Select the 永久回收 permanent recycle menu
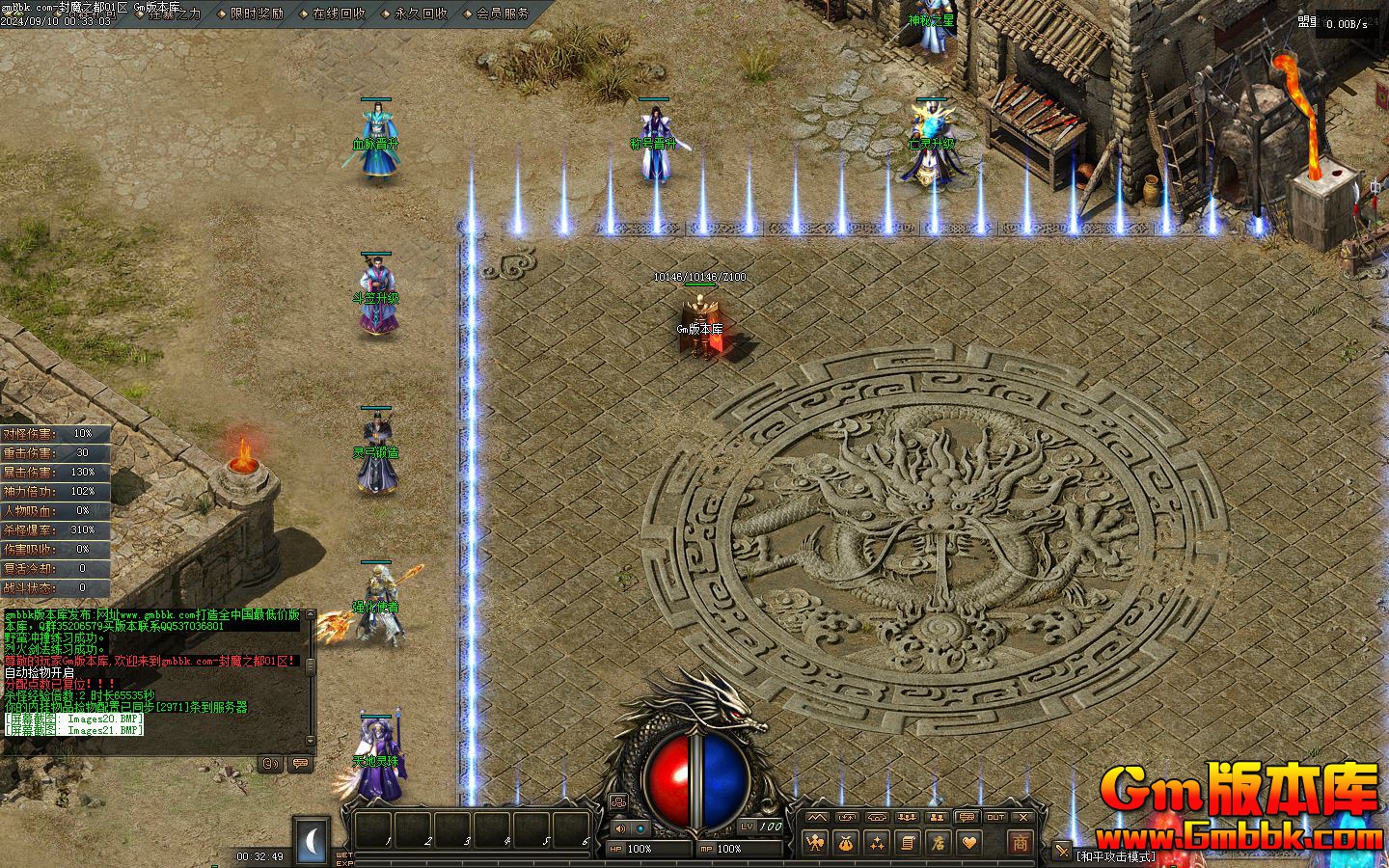 point(421,14)
